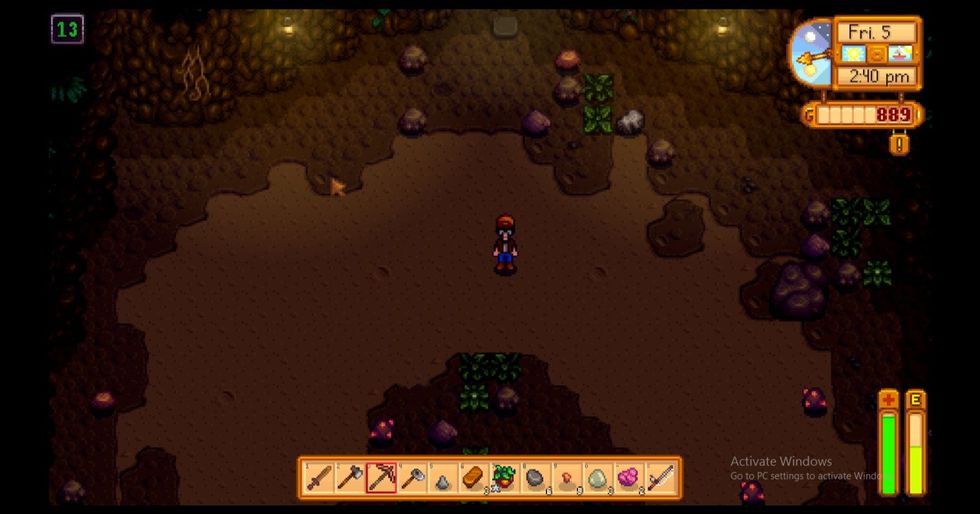Viewport: 980px width, 514px height.
Task: Select the rusty brown sword slot
Action: pos(319,478)
